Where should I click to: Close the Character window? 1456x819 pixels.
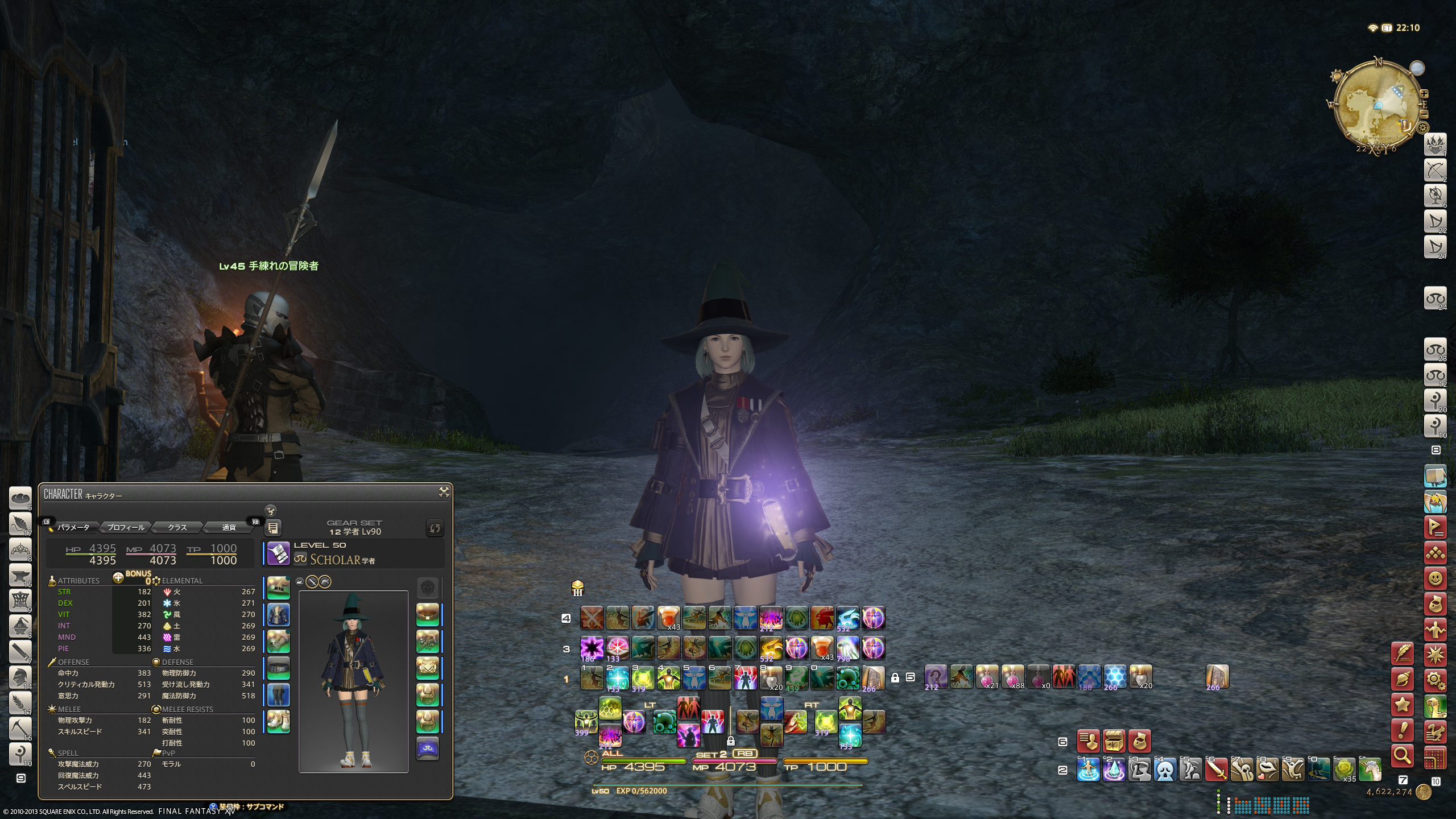(x=444, y=493)
